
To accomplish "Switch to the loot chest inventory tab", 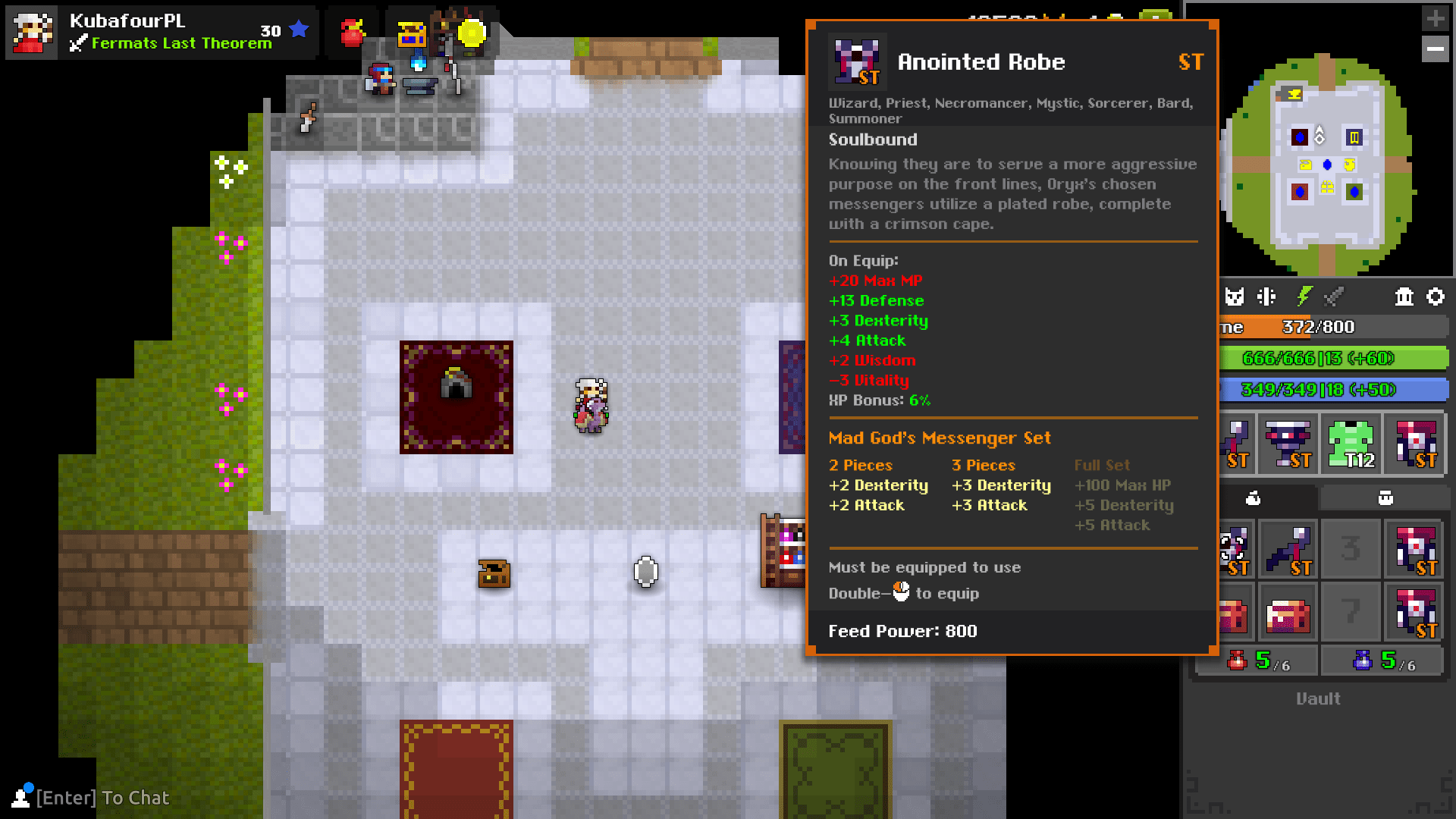I will coord(1384,498).
